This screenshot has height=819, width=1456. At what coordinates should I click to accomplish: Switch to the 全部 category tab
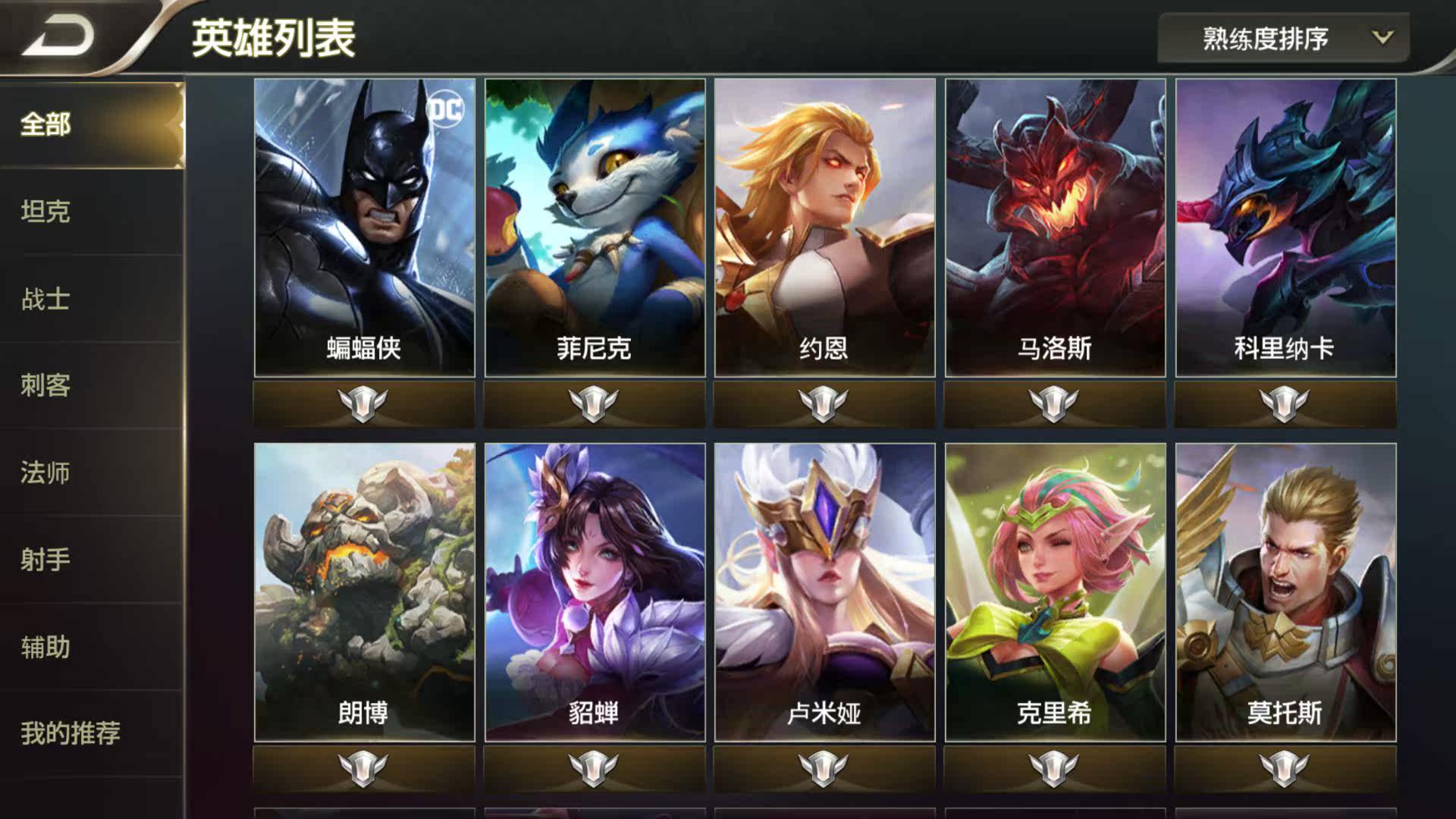pos(46,124)
